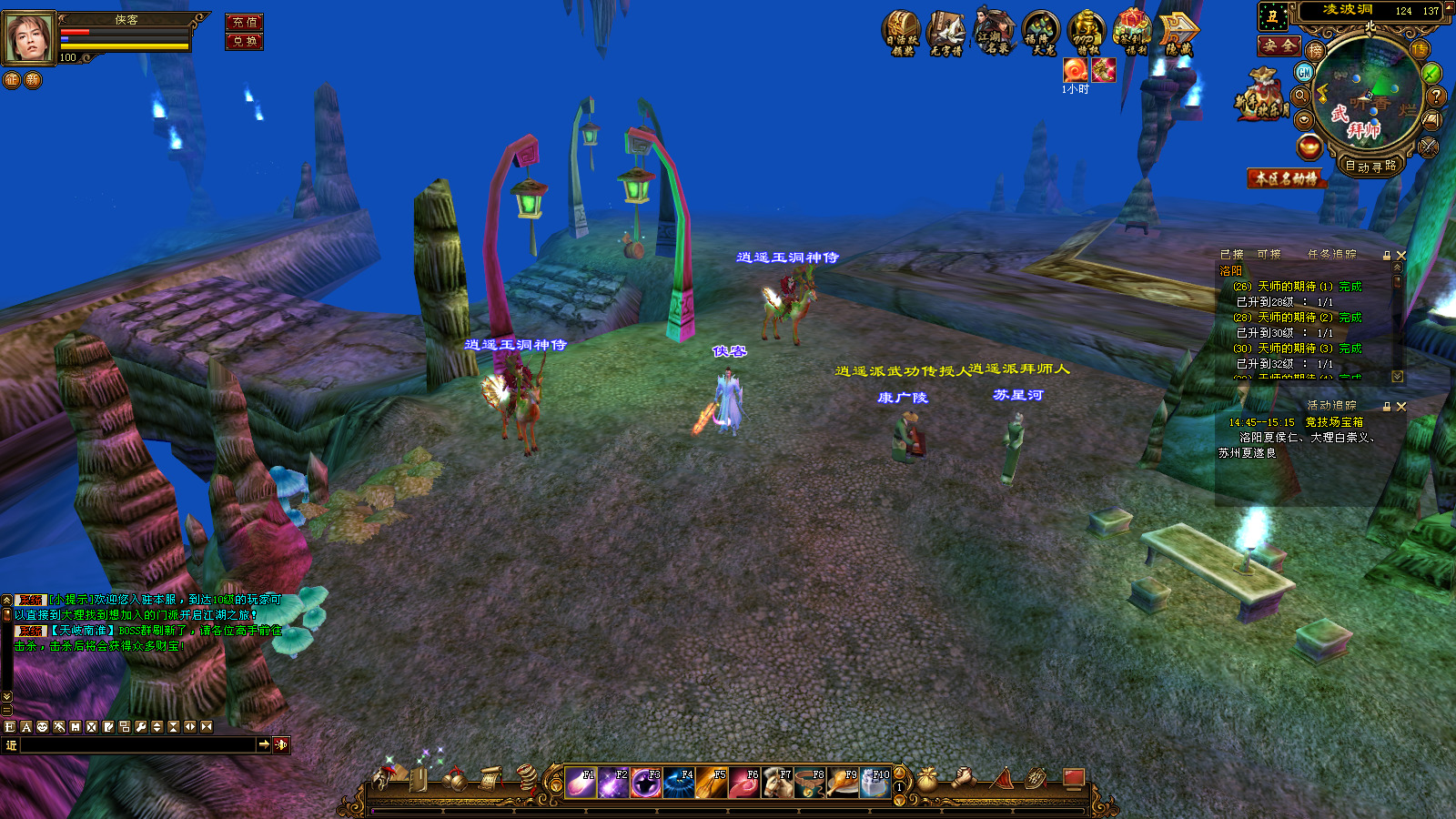
Task: Open the 本区名动榜 ranking banner
Action: (1286, 178)
